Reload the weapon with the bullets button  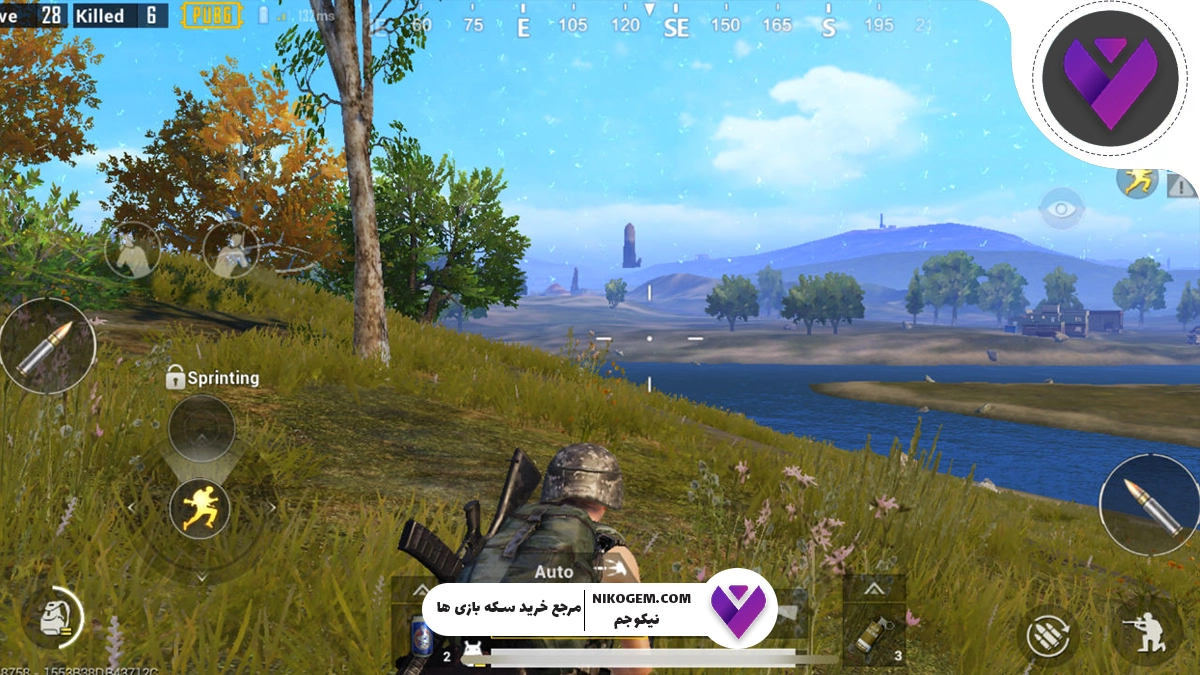1046,634
